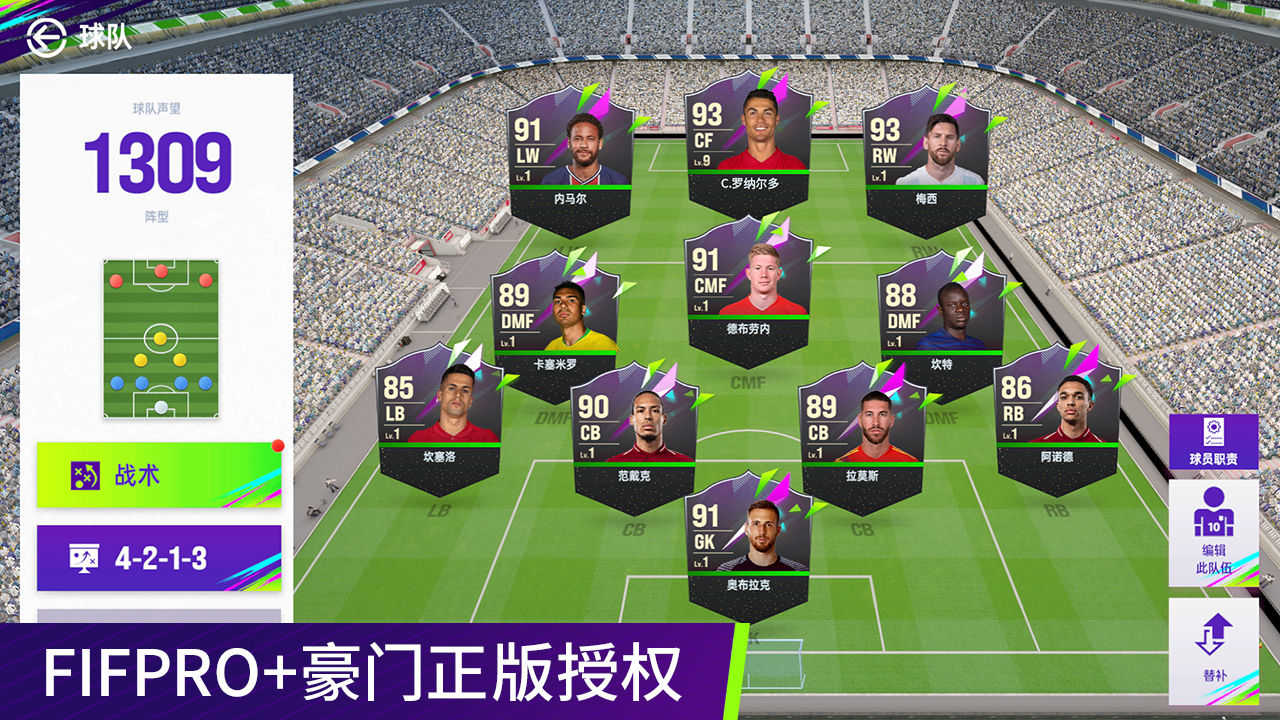Tap the 内马尔 LW player card
This screenshot has width=1280, height=720.
pos(573,155)
